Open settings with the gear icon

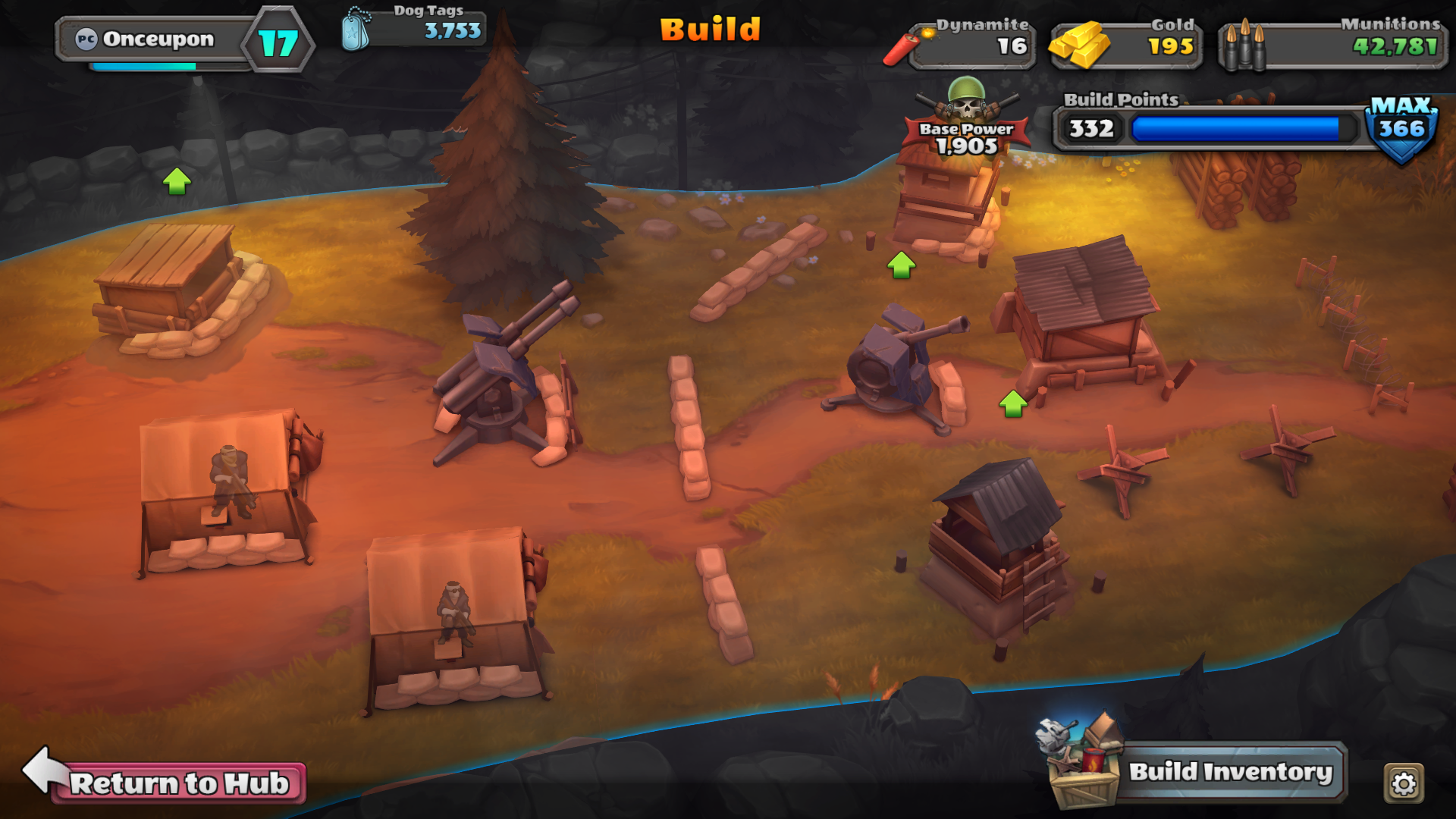pos(1404,783)
